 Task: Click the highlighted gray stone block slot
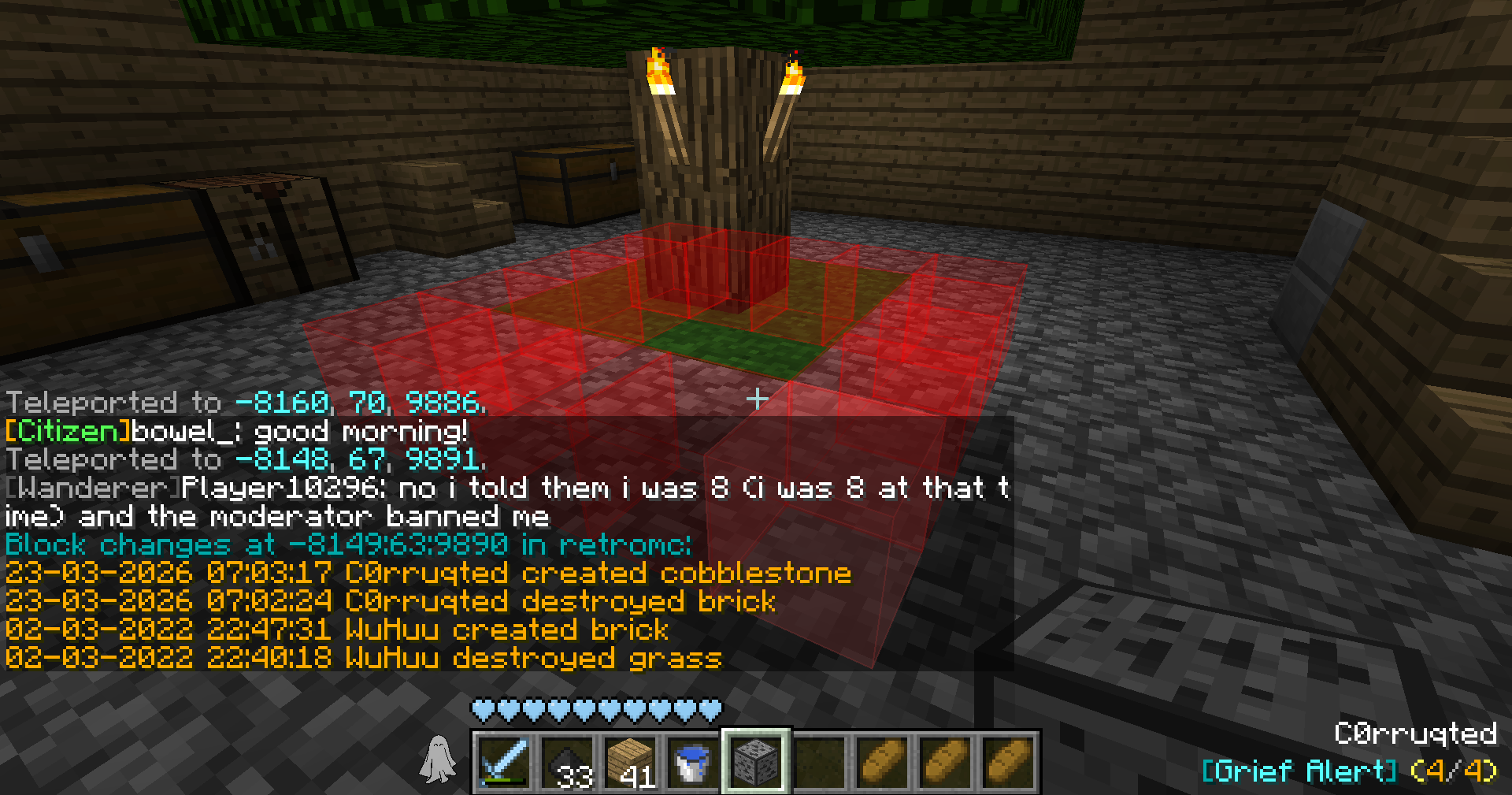(x=755, y=761)
